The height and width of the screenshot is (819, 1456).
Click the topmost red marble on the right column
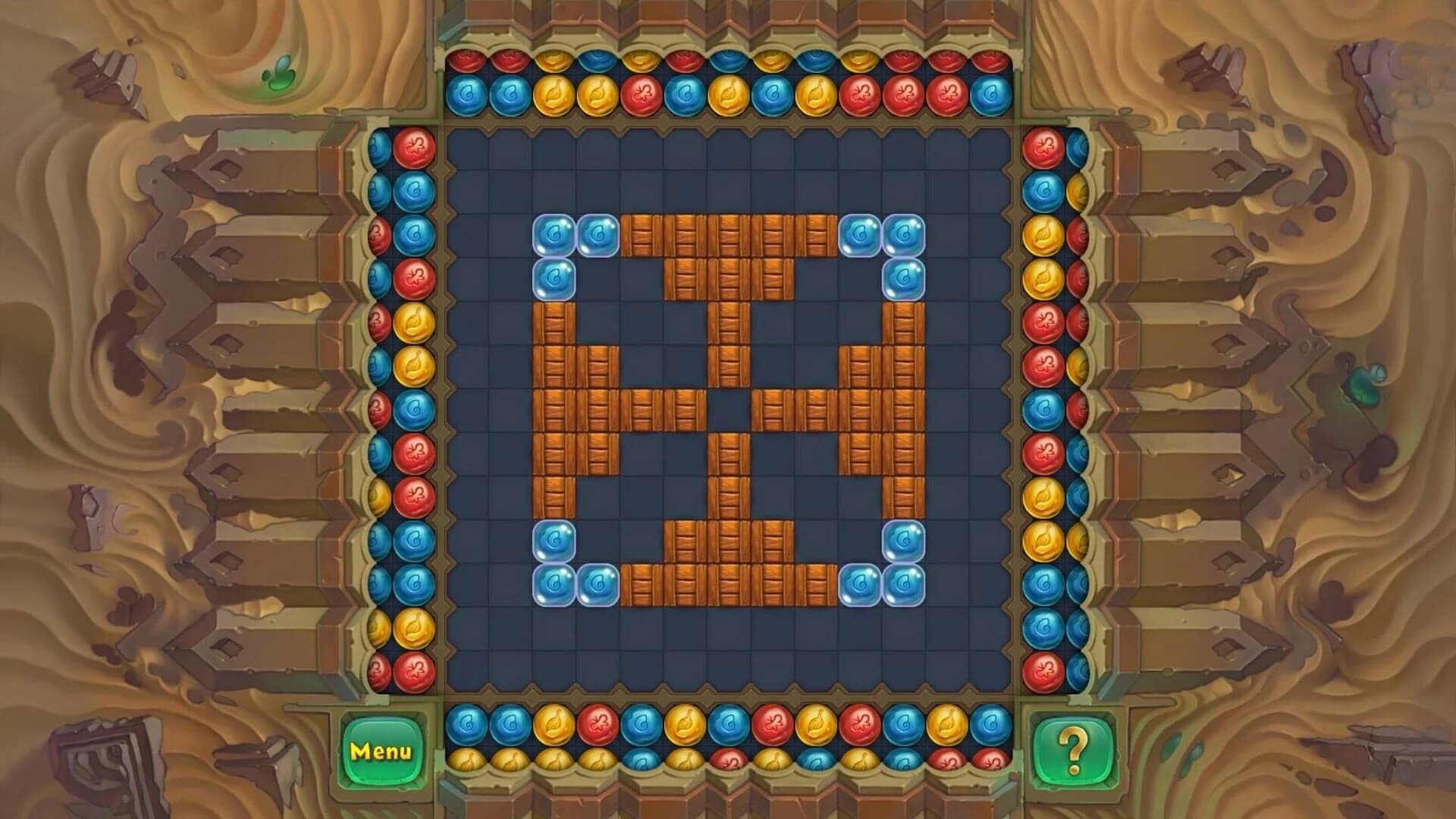pyautogui.click(x=1043, y=148)
